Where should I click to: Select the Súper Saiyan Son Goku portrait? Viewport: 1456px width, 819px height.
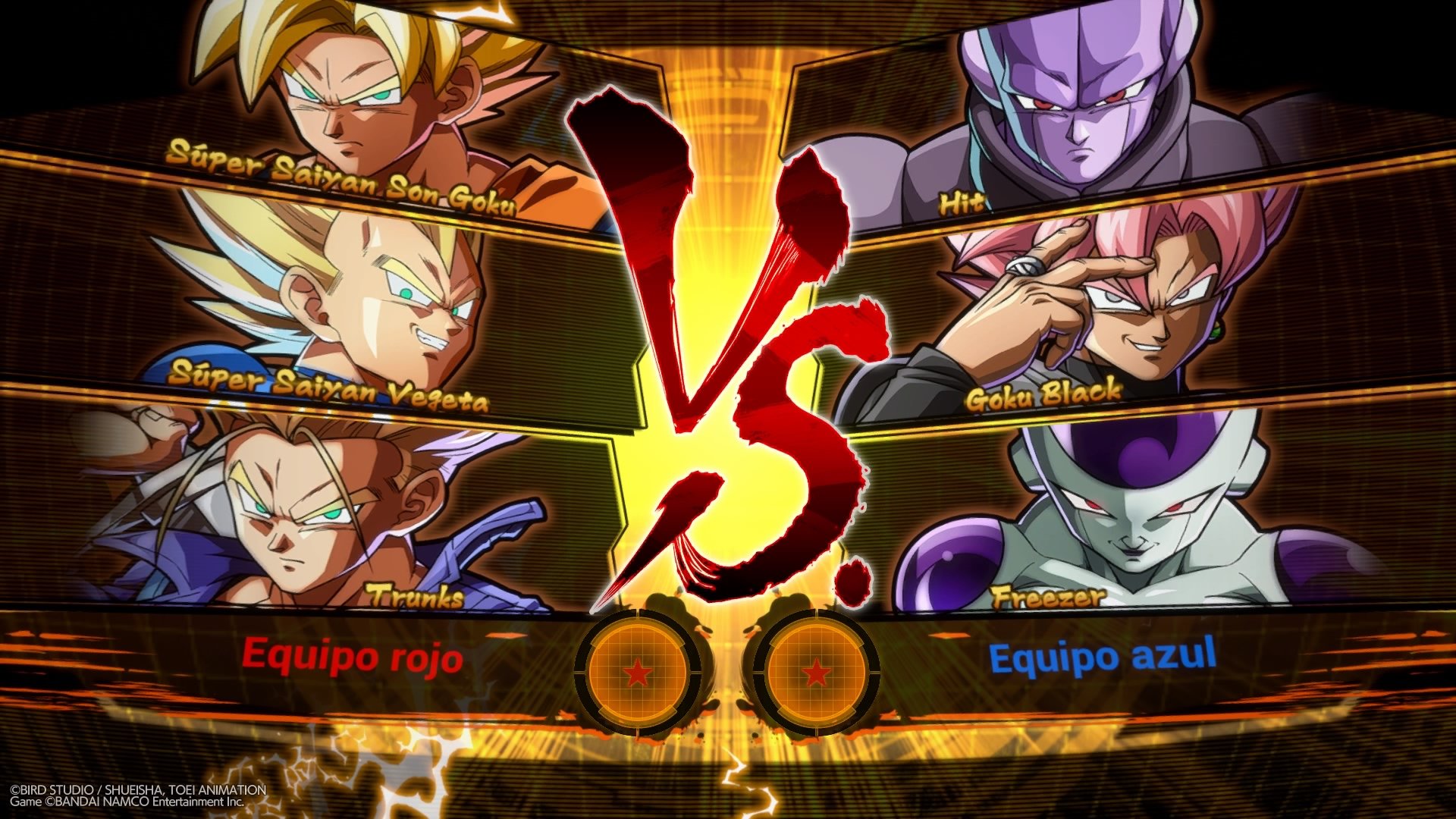[341, 99]
